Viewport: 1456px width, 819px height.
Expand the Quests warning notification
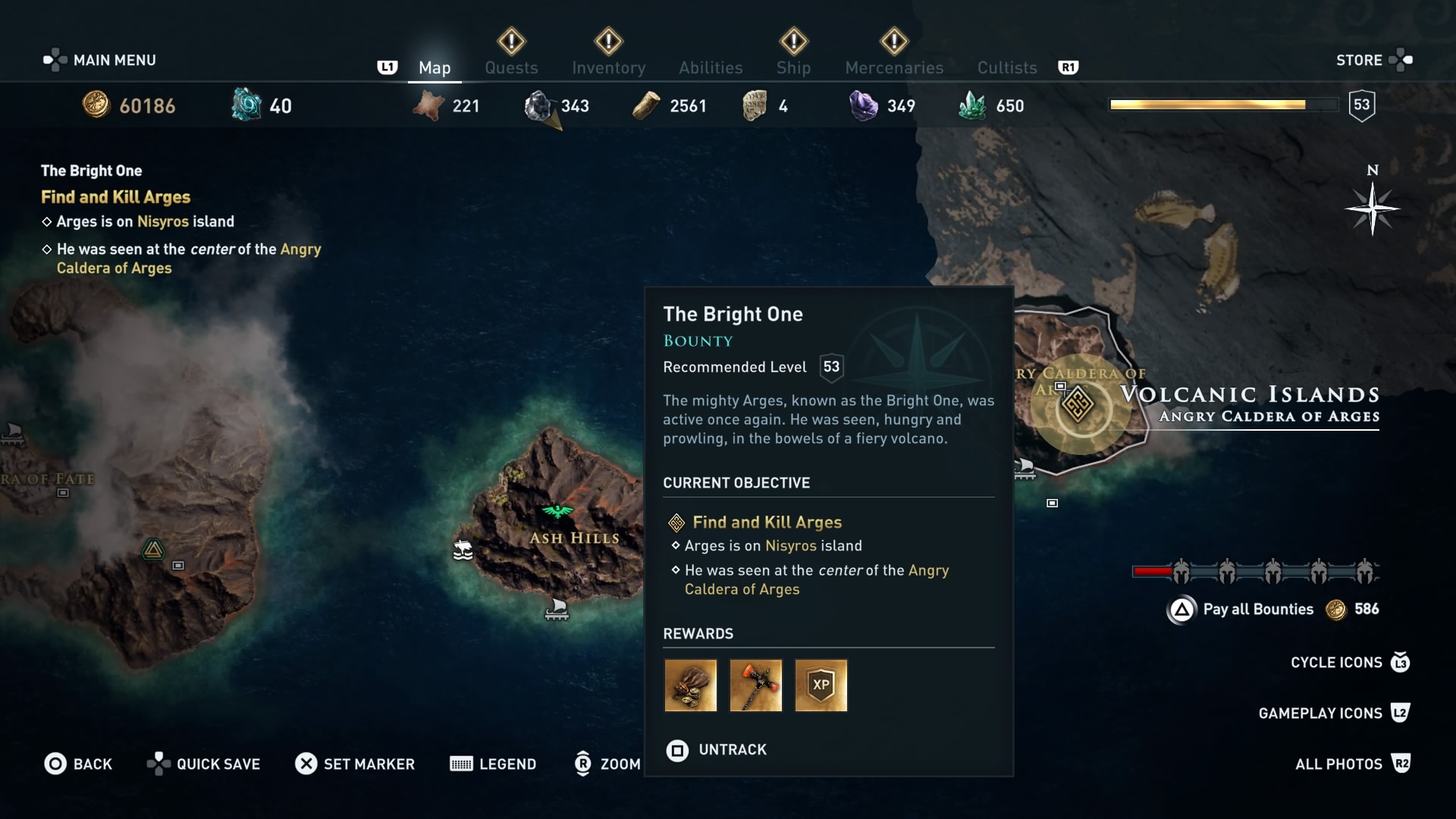(511, 42)
